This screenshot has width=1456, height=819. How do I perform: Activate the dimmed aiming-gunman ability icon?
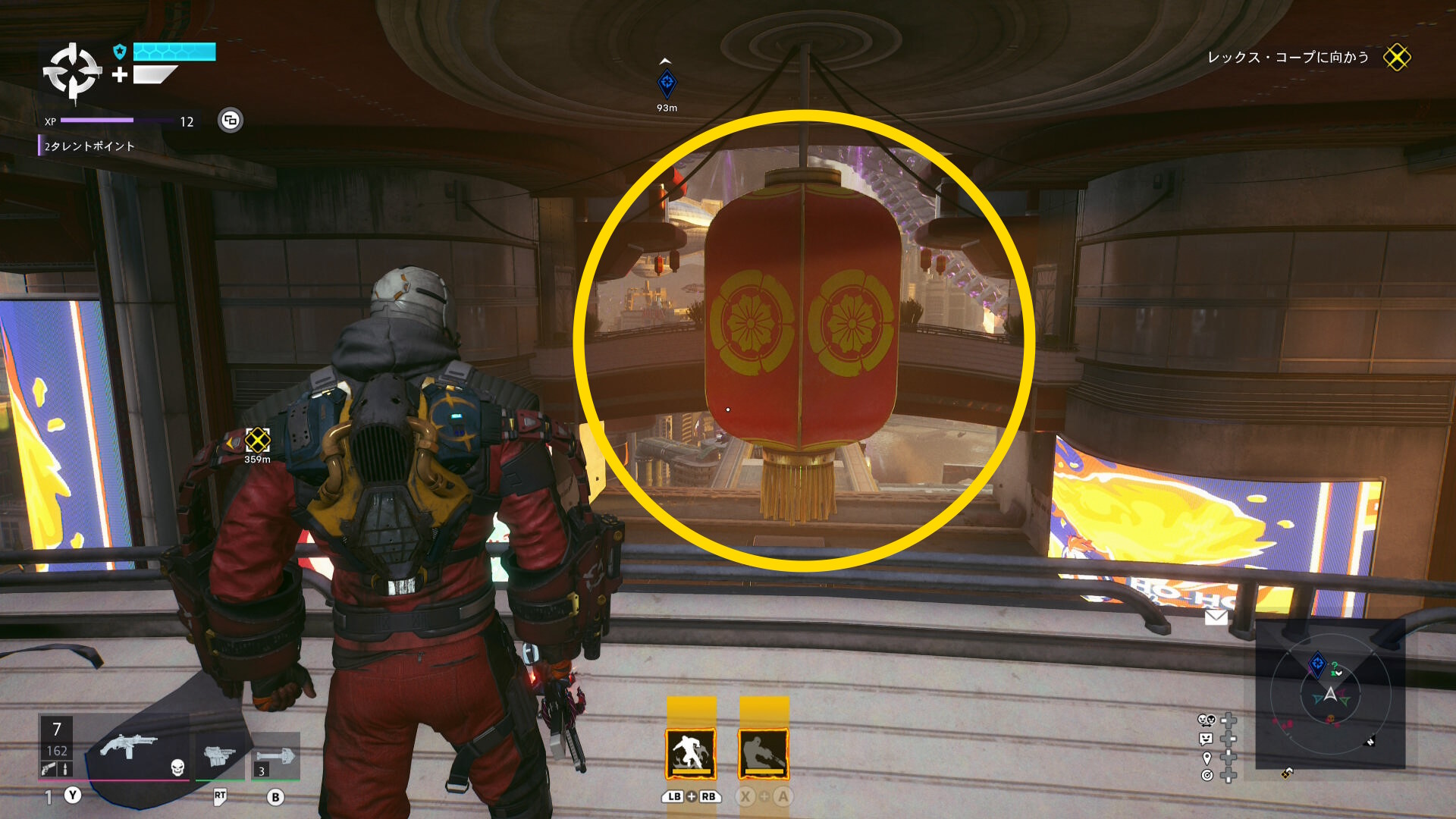pos(764,753)
